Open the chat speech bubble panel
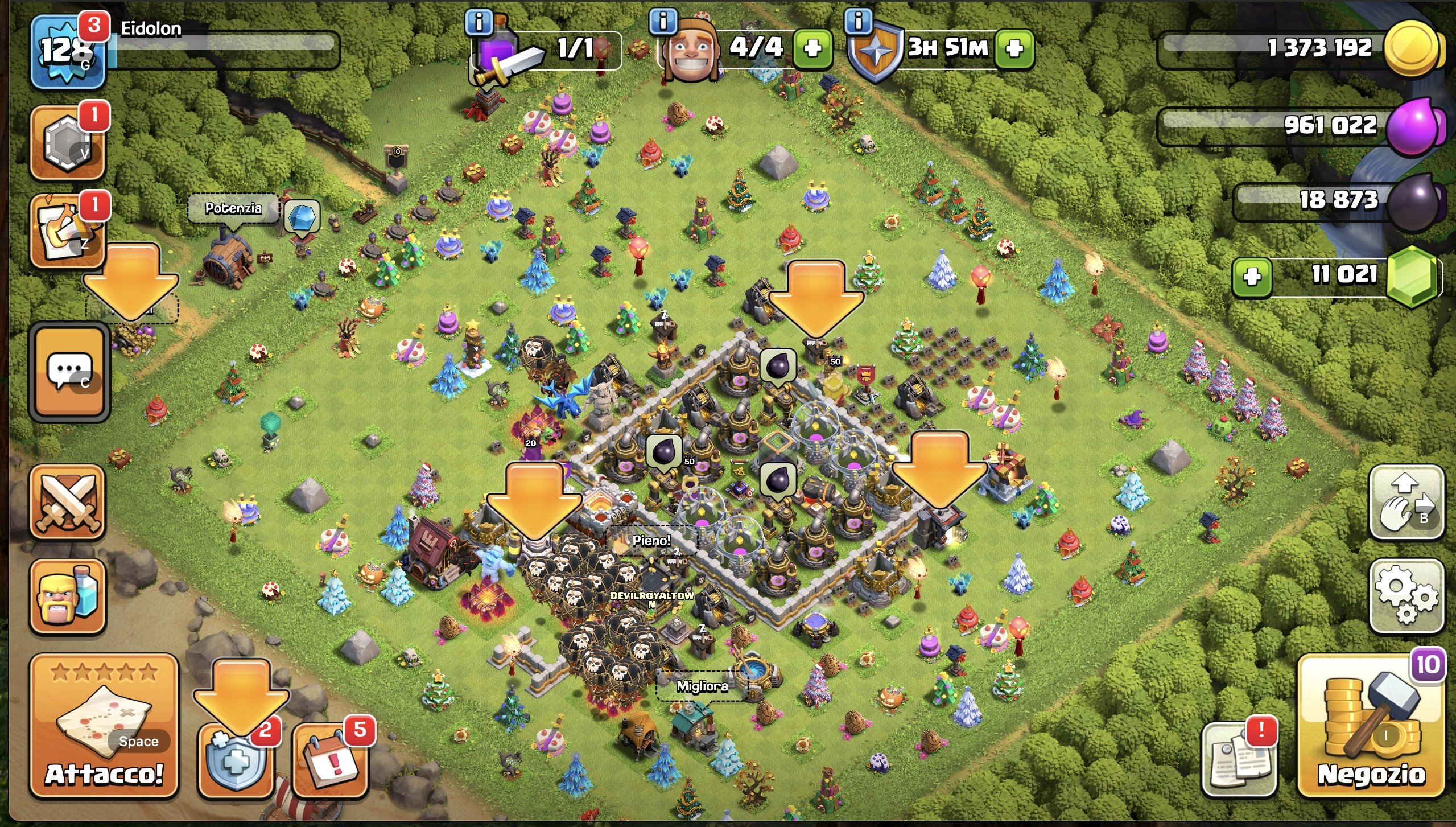 (x=69, y=372)
